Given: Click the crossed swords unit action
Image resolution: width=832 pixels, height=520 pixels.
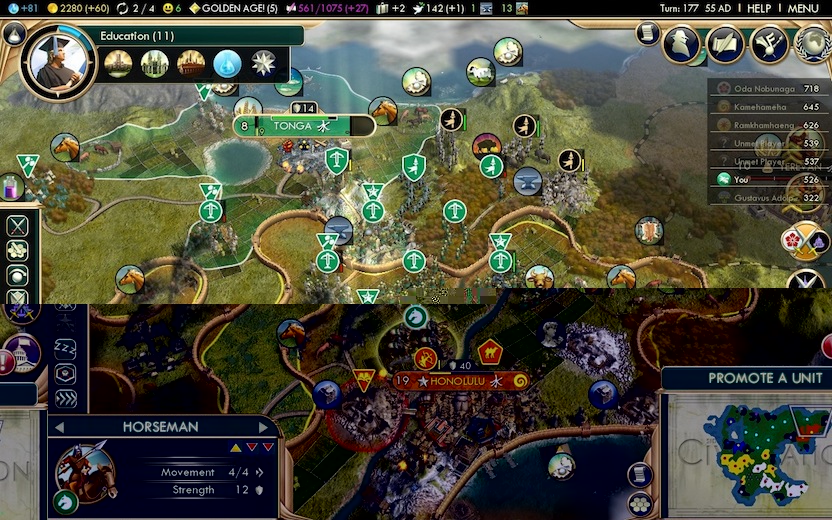Looking at the screenshot, I should click(17, 226).
